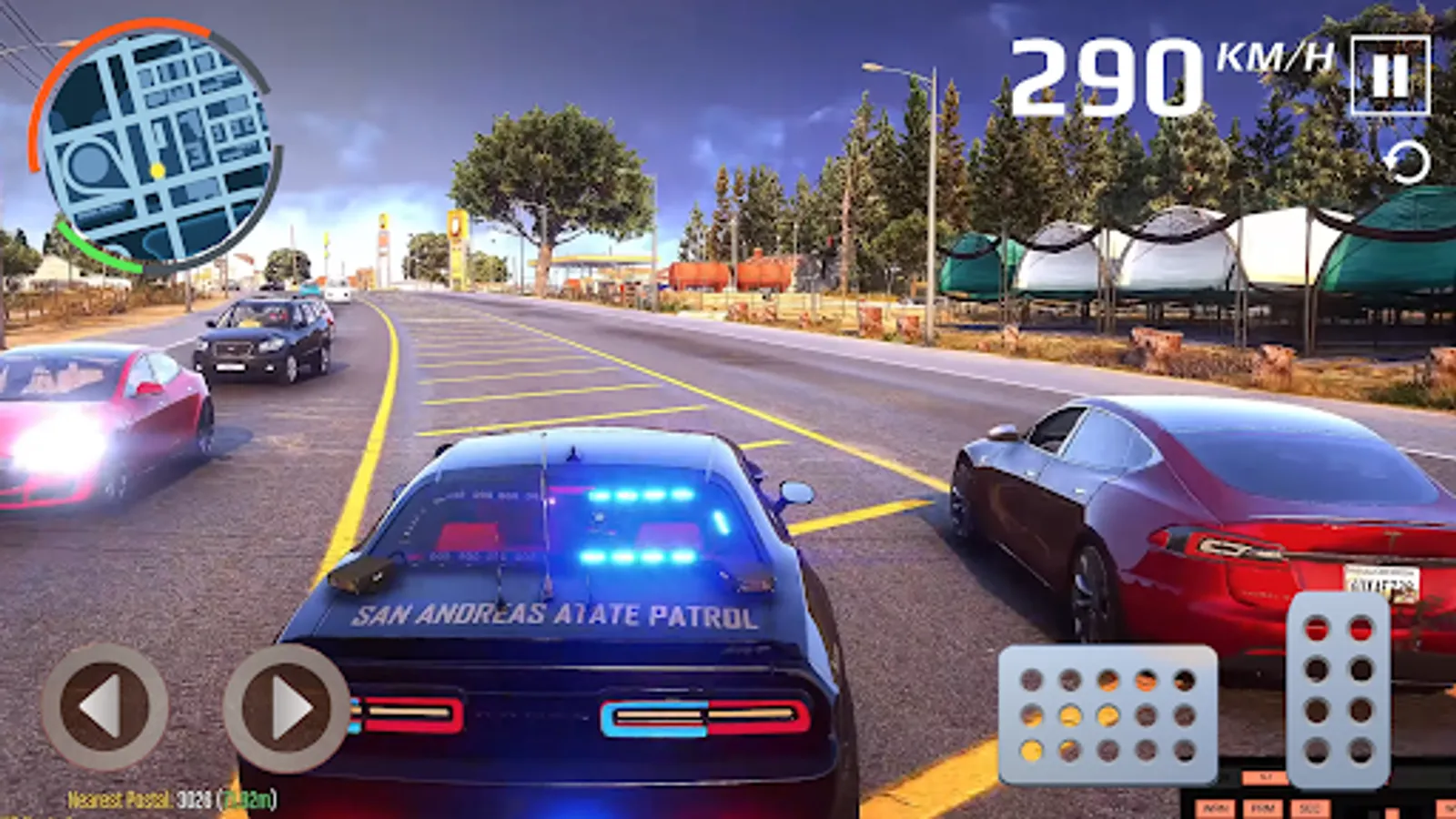The width and height of the screenshot is (1456, 819).
Task: Tap the yellow player marker on the minimap
Action: point(157,169)
